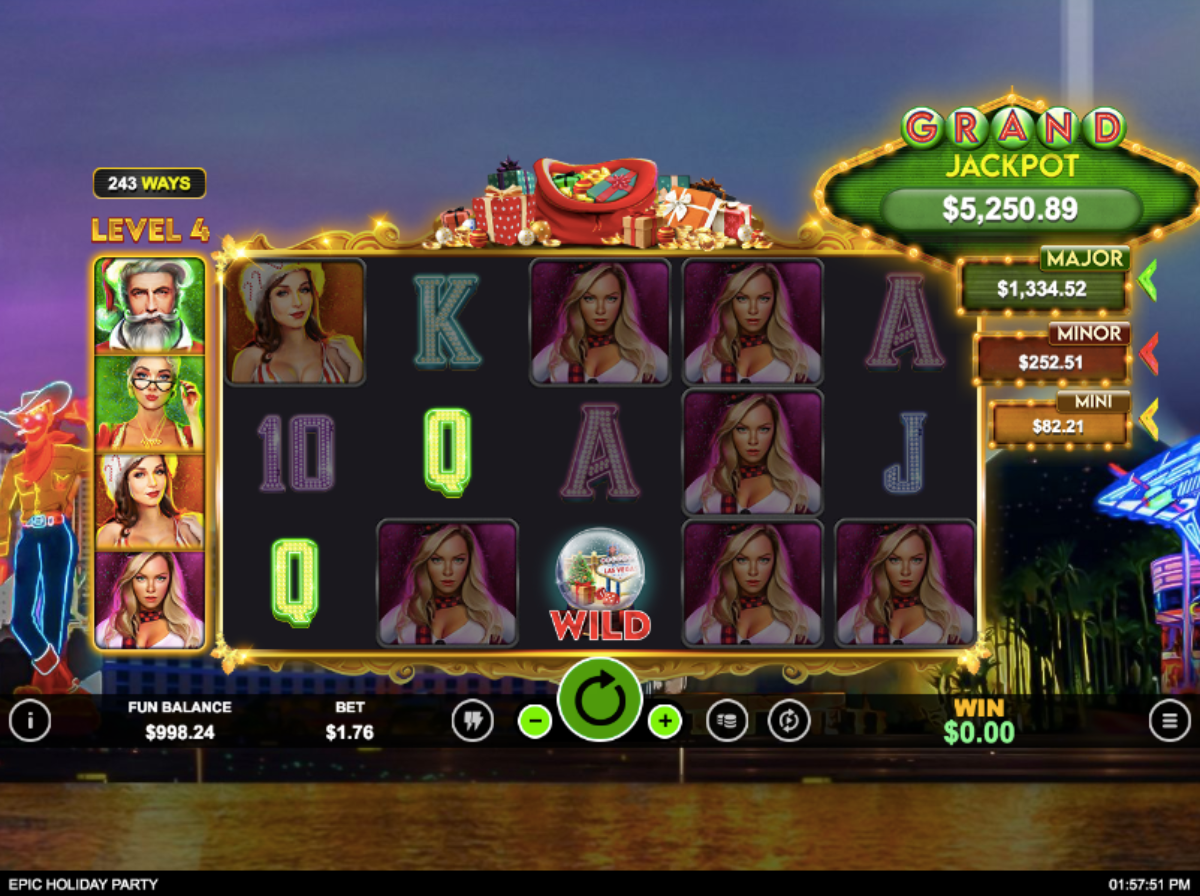Activate the autoplay button
This screenshot has width=1200, height=896.
pyautogui.click(x=789, y=720)
